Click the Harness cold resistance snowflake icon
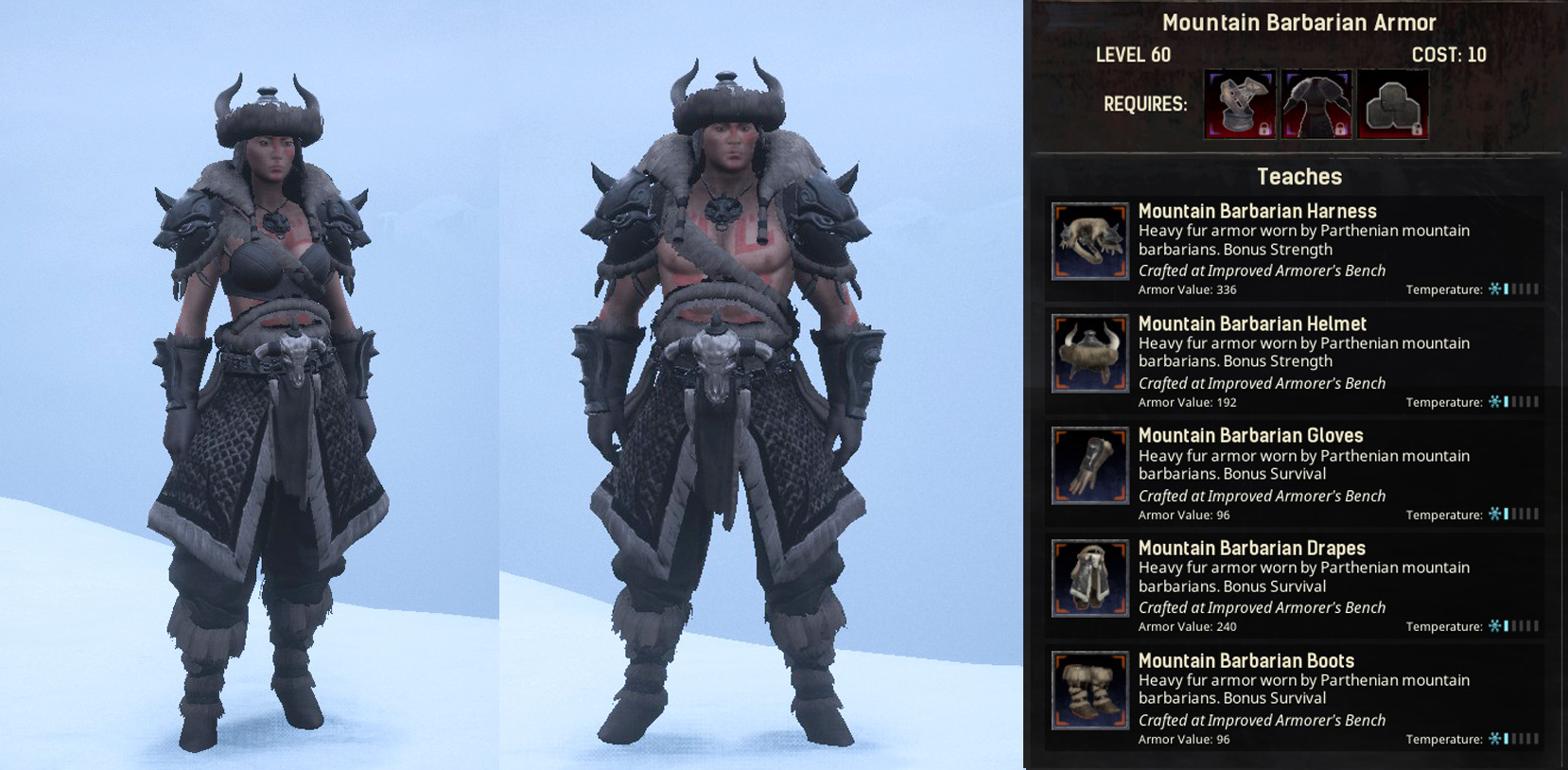Viewport: 1568px width, 770px height. pos(1496,289)
